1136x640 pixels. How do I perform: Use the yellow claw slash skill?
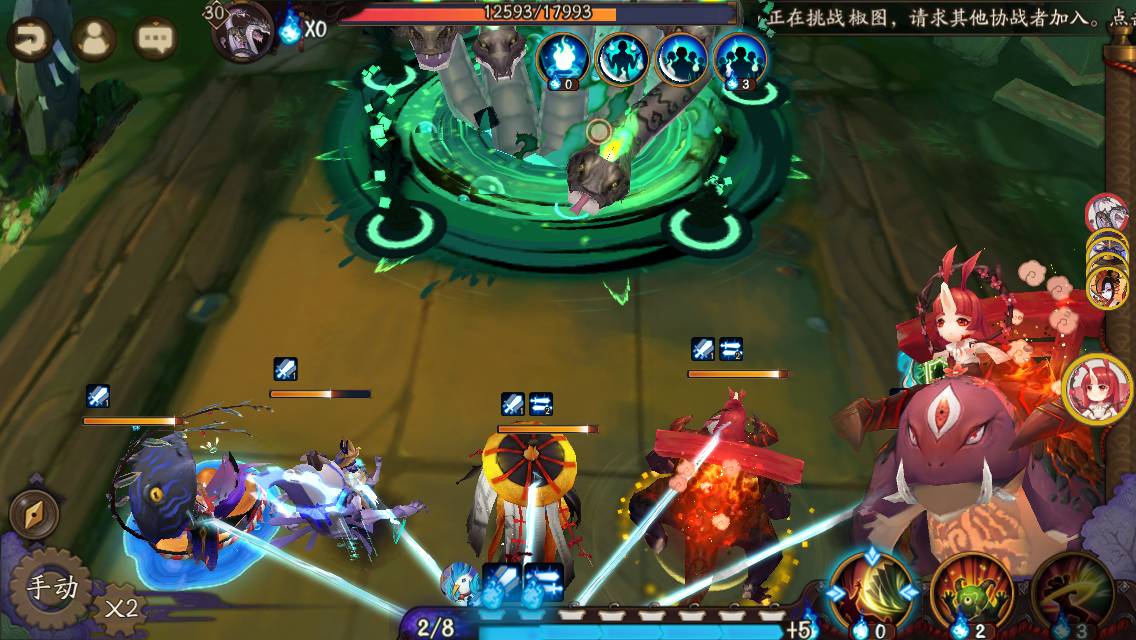(872, 591)
